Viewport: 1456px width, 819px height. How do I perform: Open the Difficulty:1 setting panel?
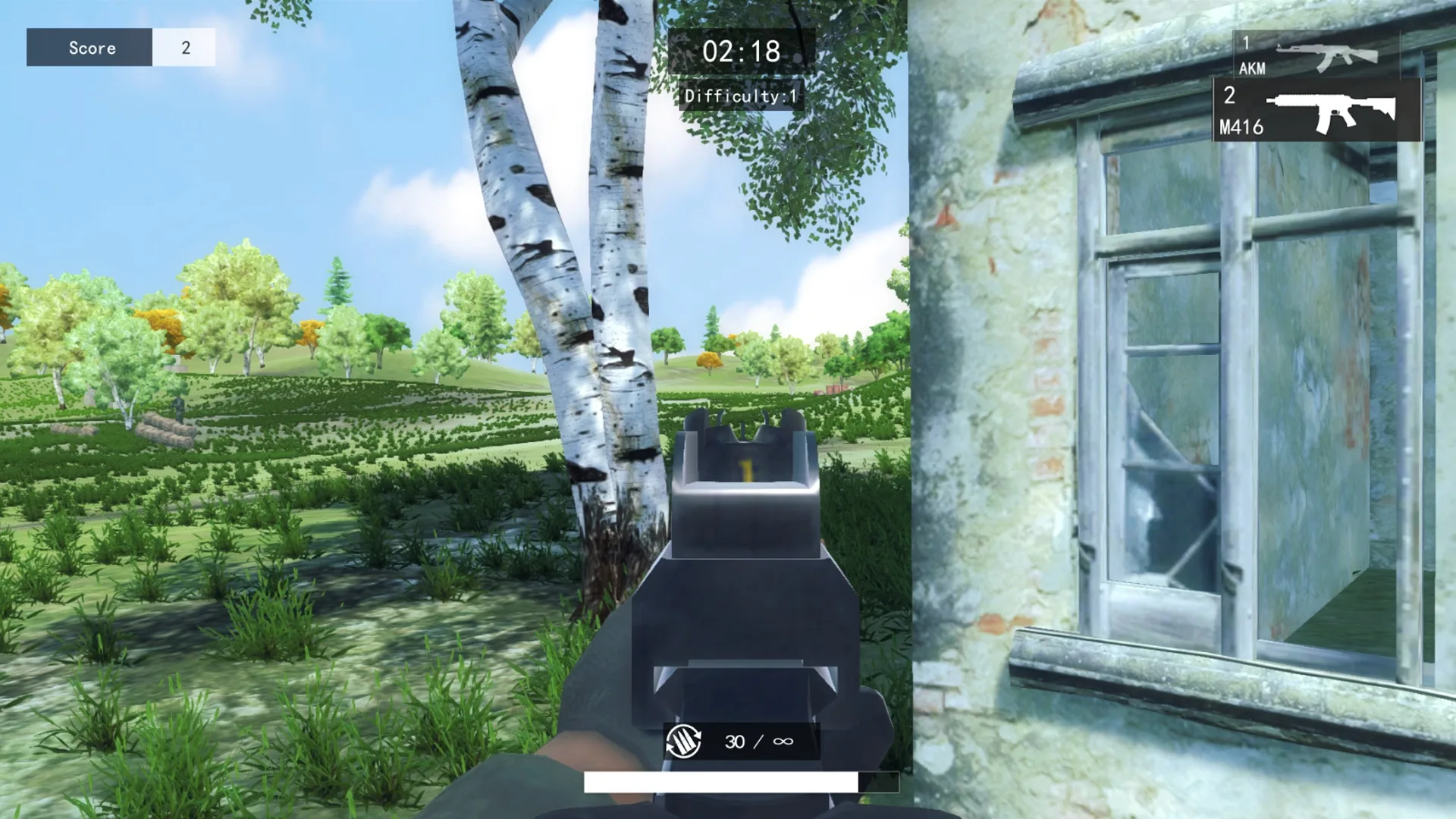click(739, 96)
